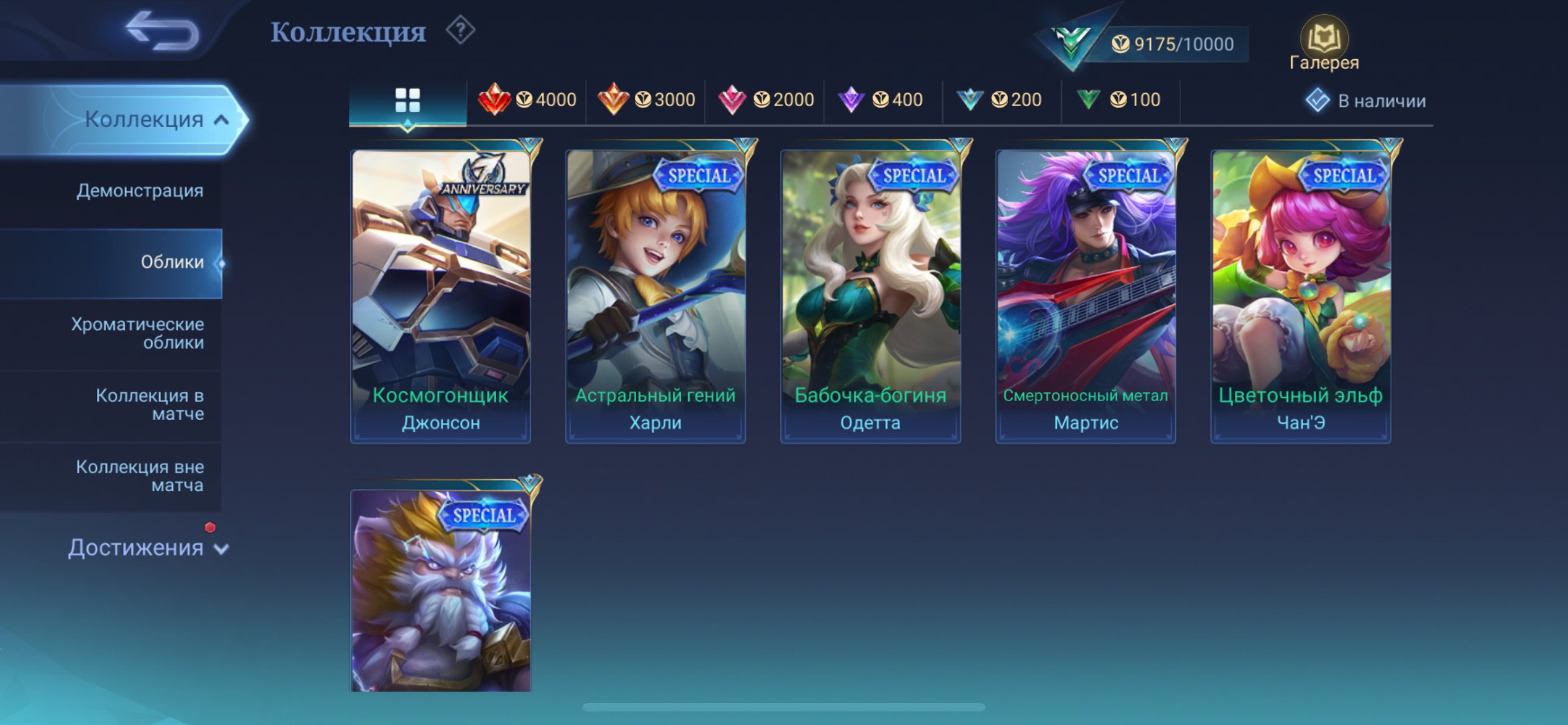Viewport: 1568px width, 725px height.
Task: Switch to the Хроматические облики tab
Action: click(139, 333)
